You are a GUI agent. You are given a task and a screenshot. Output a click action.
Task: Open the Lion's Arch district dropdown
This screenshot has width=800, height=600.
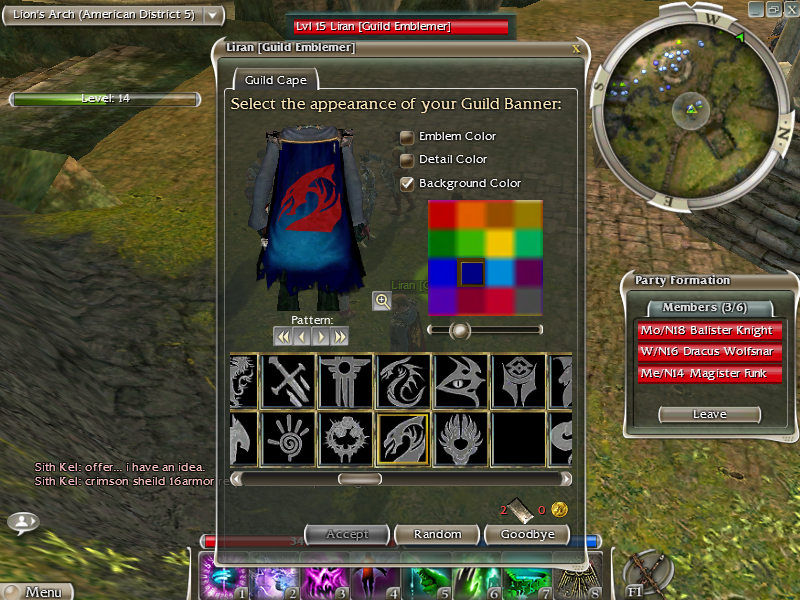pyautogui.click(x=213, y=15)
